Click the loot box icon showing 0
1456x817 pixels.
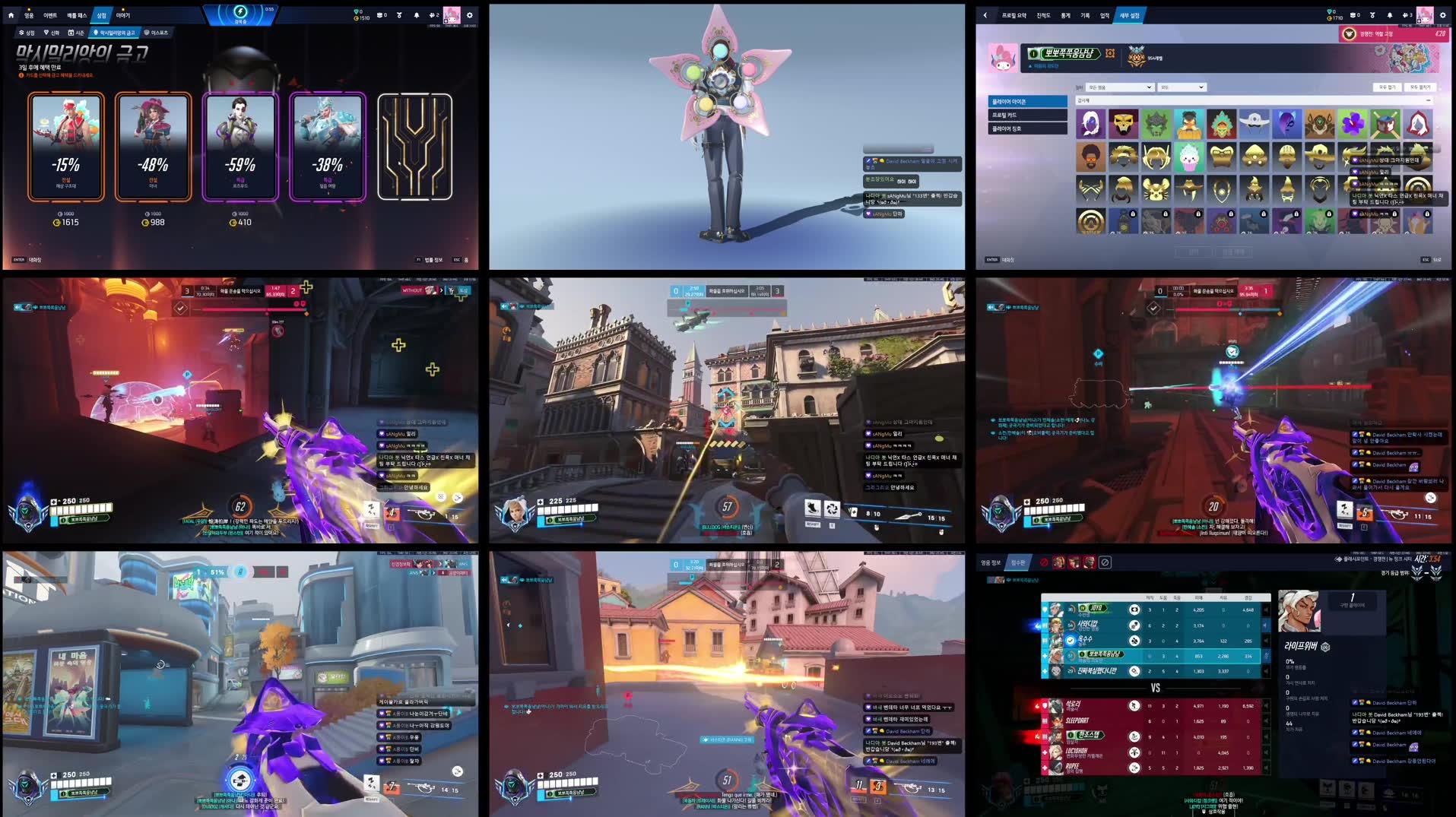pyautogui.click(x=379, y=14)
